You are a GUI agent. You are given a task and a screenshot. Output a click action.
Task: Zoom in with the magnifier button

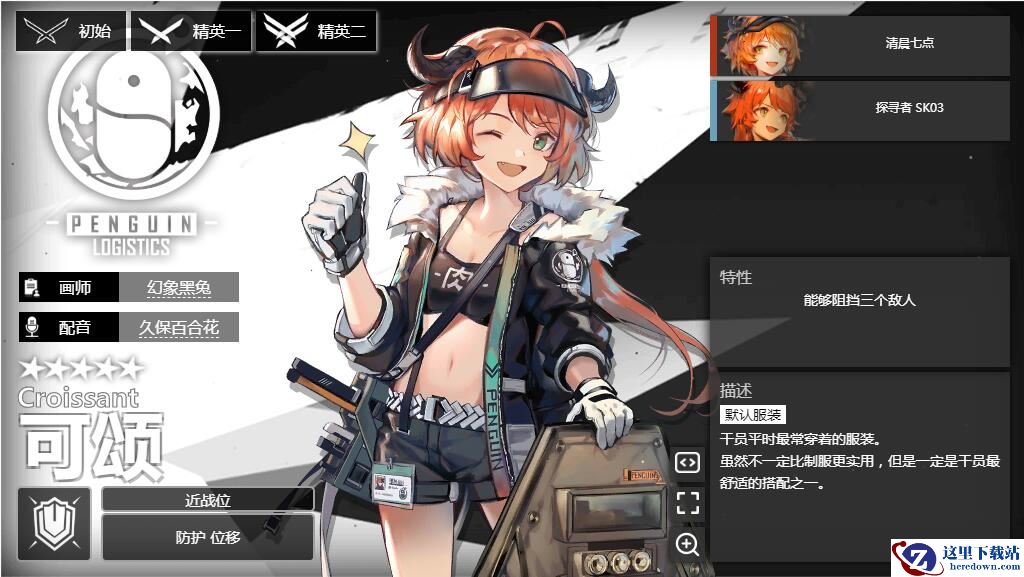[x=687, y=544]
